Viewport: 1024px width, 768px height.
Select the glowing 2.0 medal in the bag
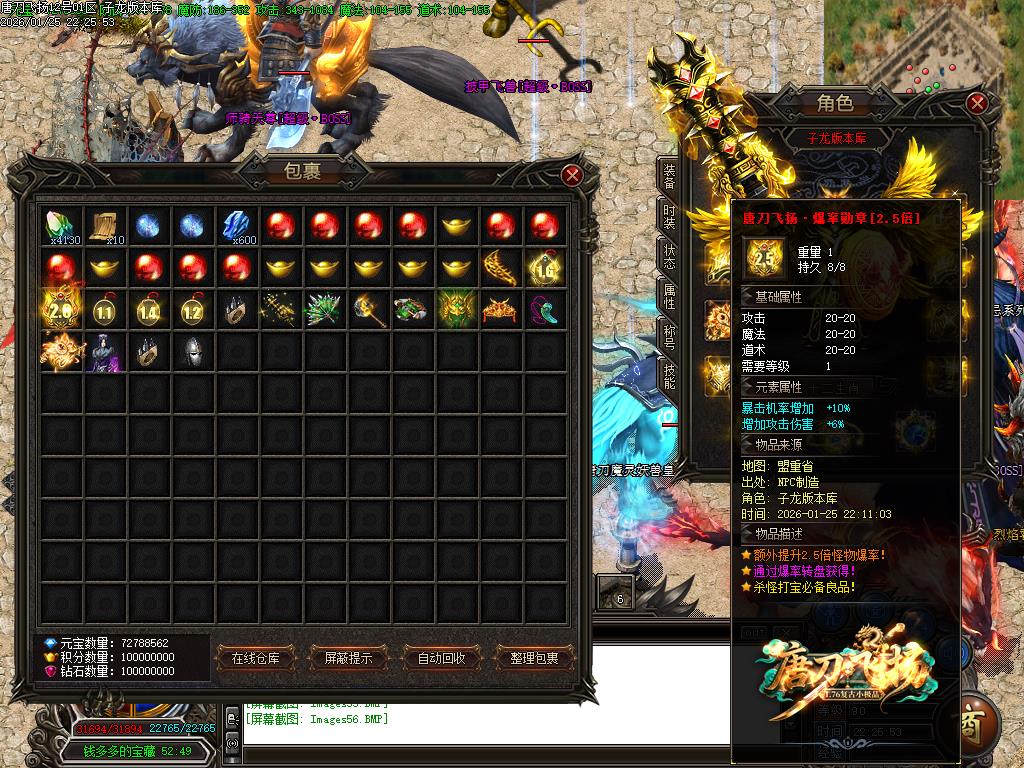pos(60,311)
